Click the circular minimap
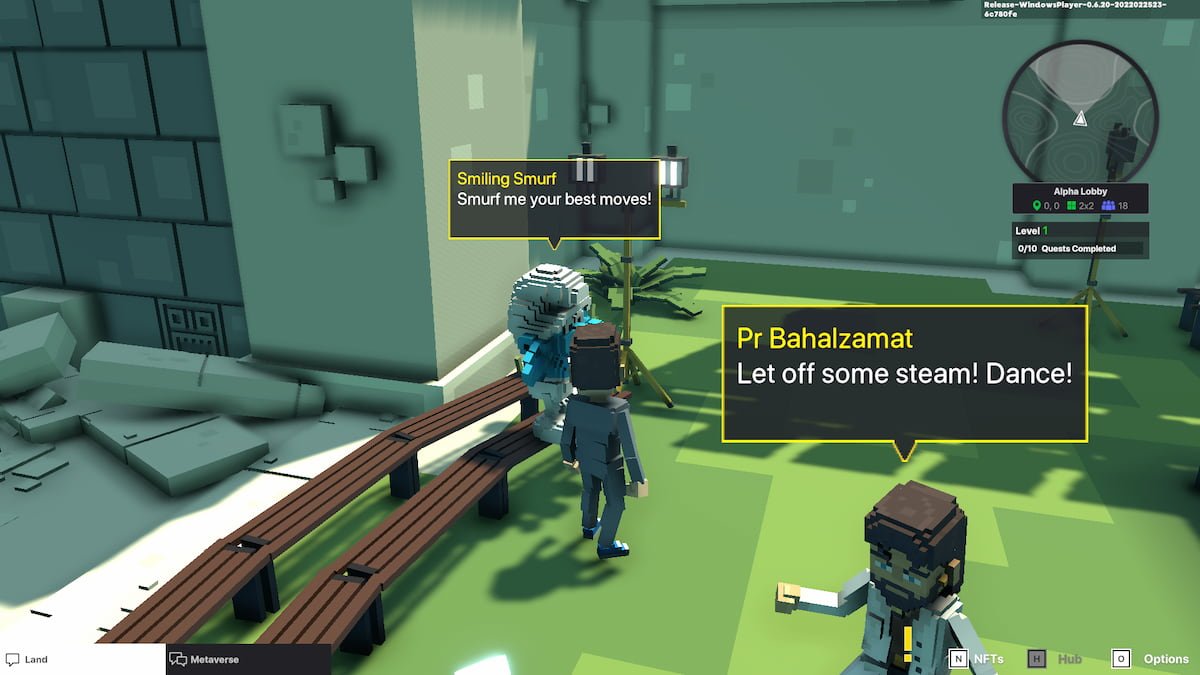 (x=1079, y=109)
